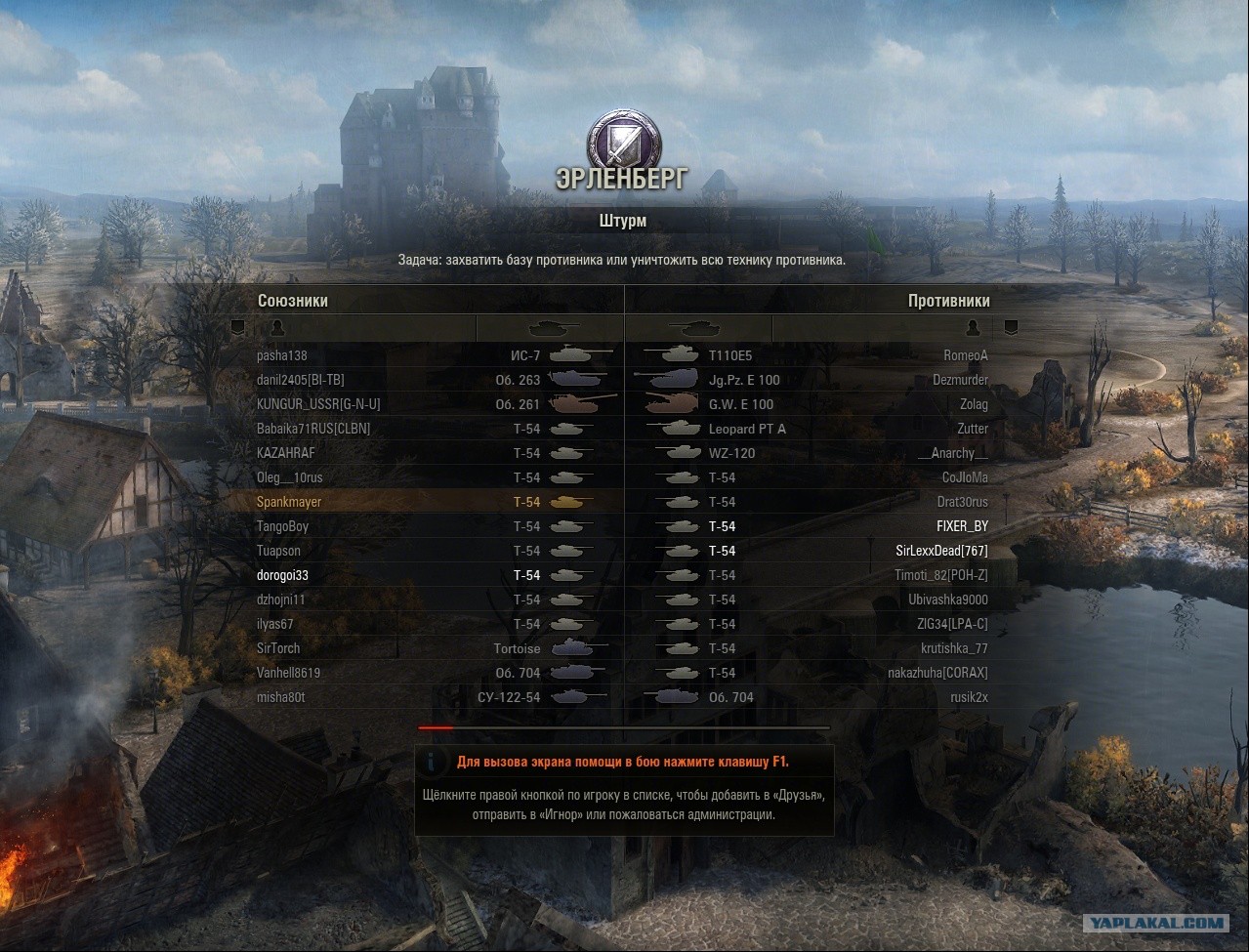Choose enemy Ubivashka9000 from the list
Screen dimensions: 1249x952
point(947,600)
